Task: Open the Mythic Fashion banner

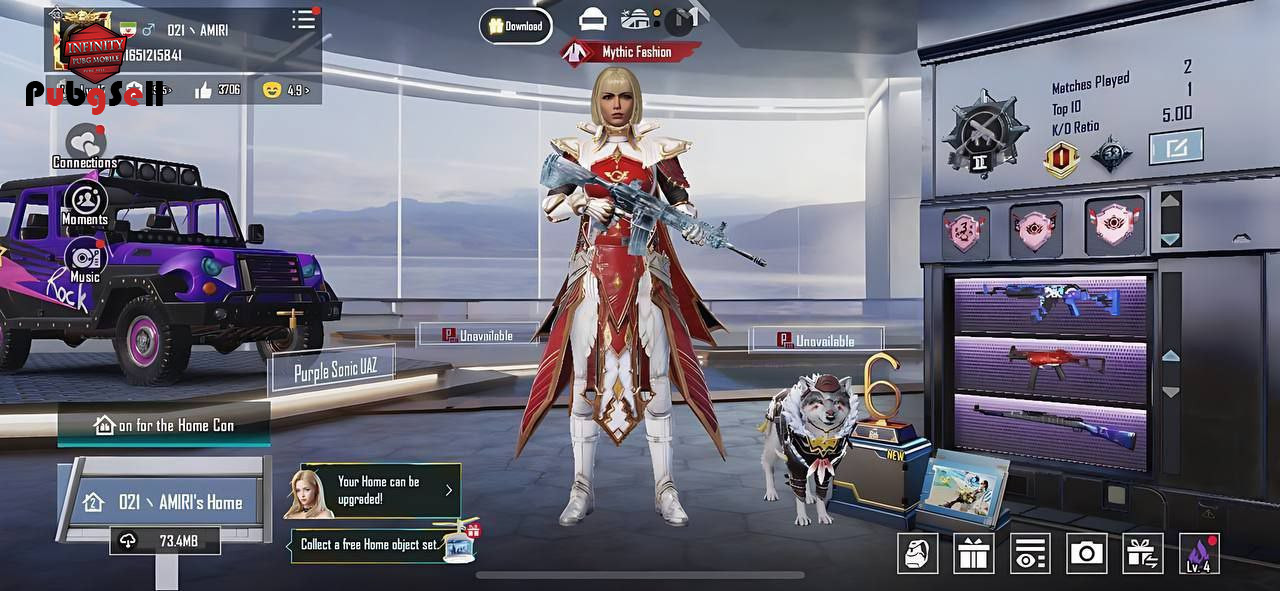Action: 631,52
